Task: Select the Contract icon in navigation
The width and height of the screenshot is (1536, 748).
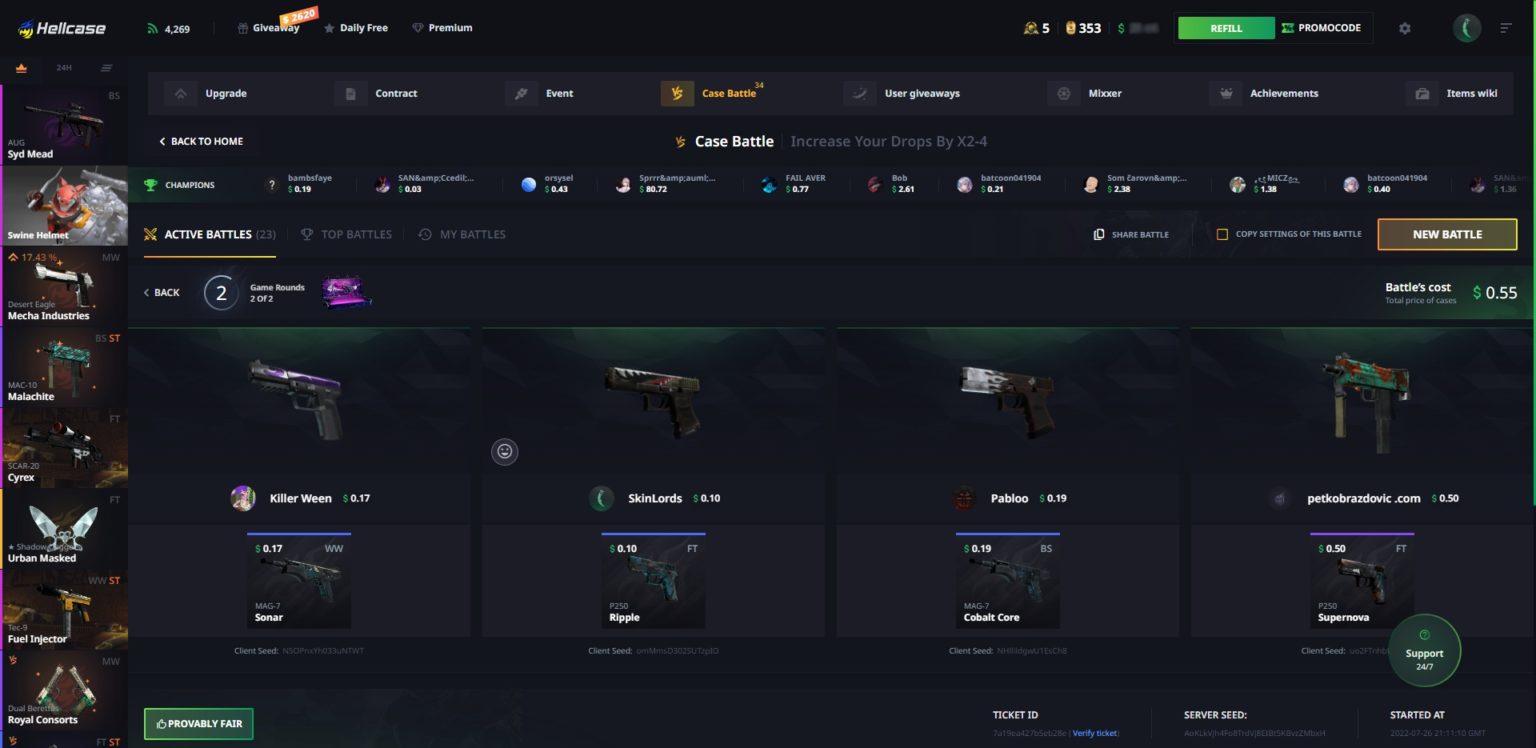Action: (351, 93)
